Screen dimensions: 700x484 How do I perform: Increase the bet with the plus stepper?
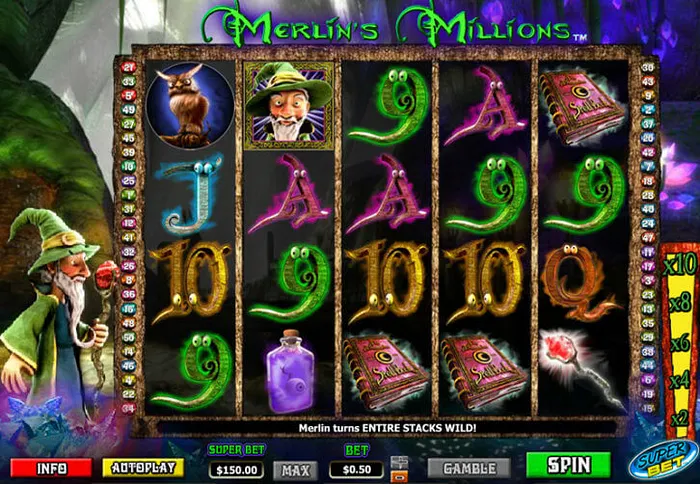[x=400, y=461]
